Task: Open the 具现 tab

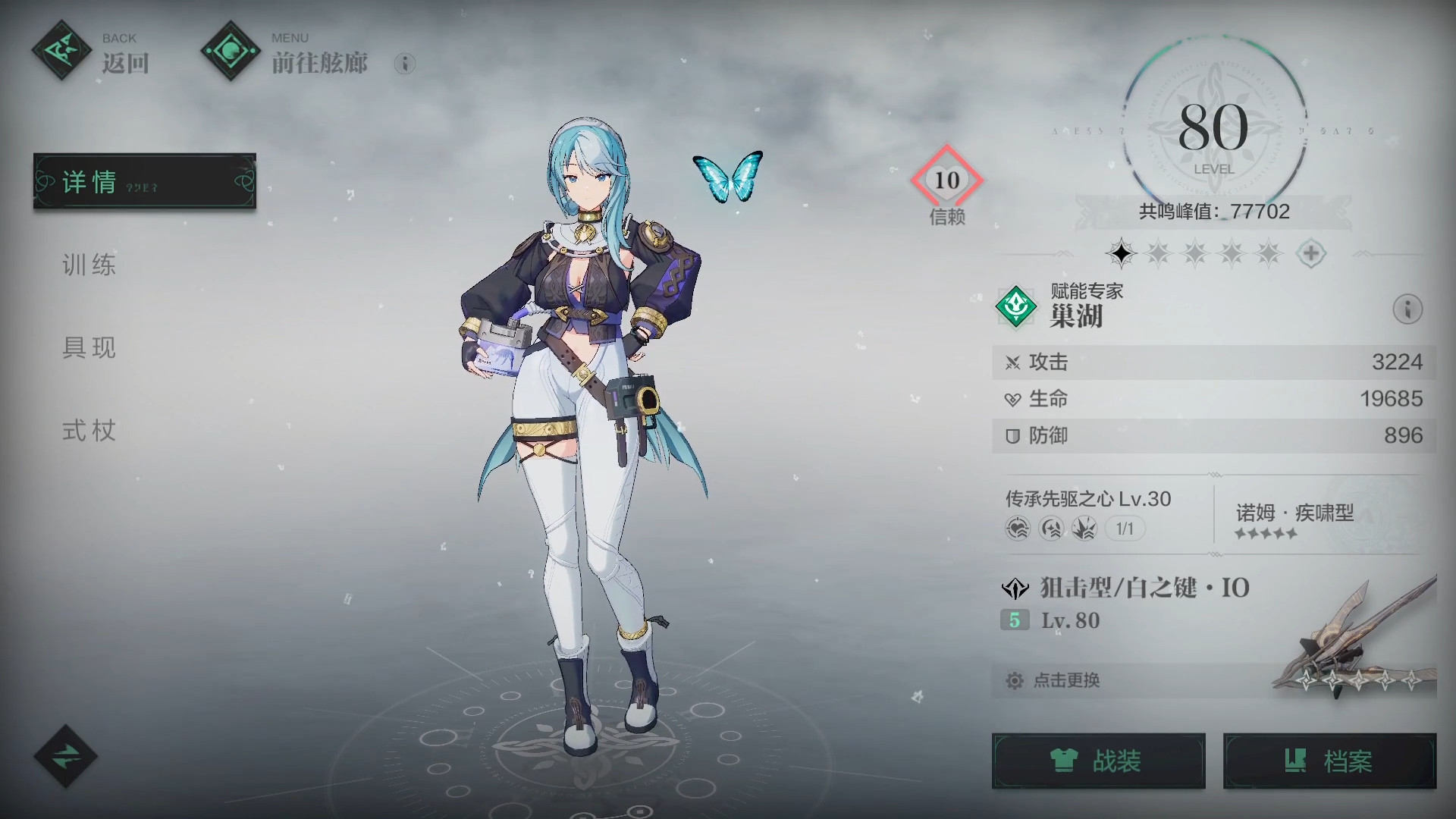Action: click(x=89, y=348)
